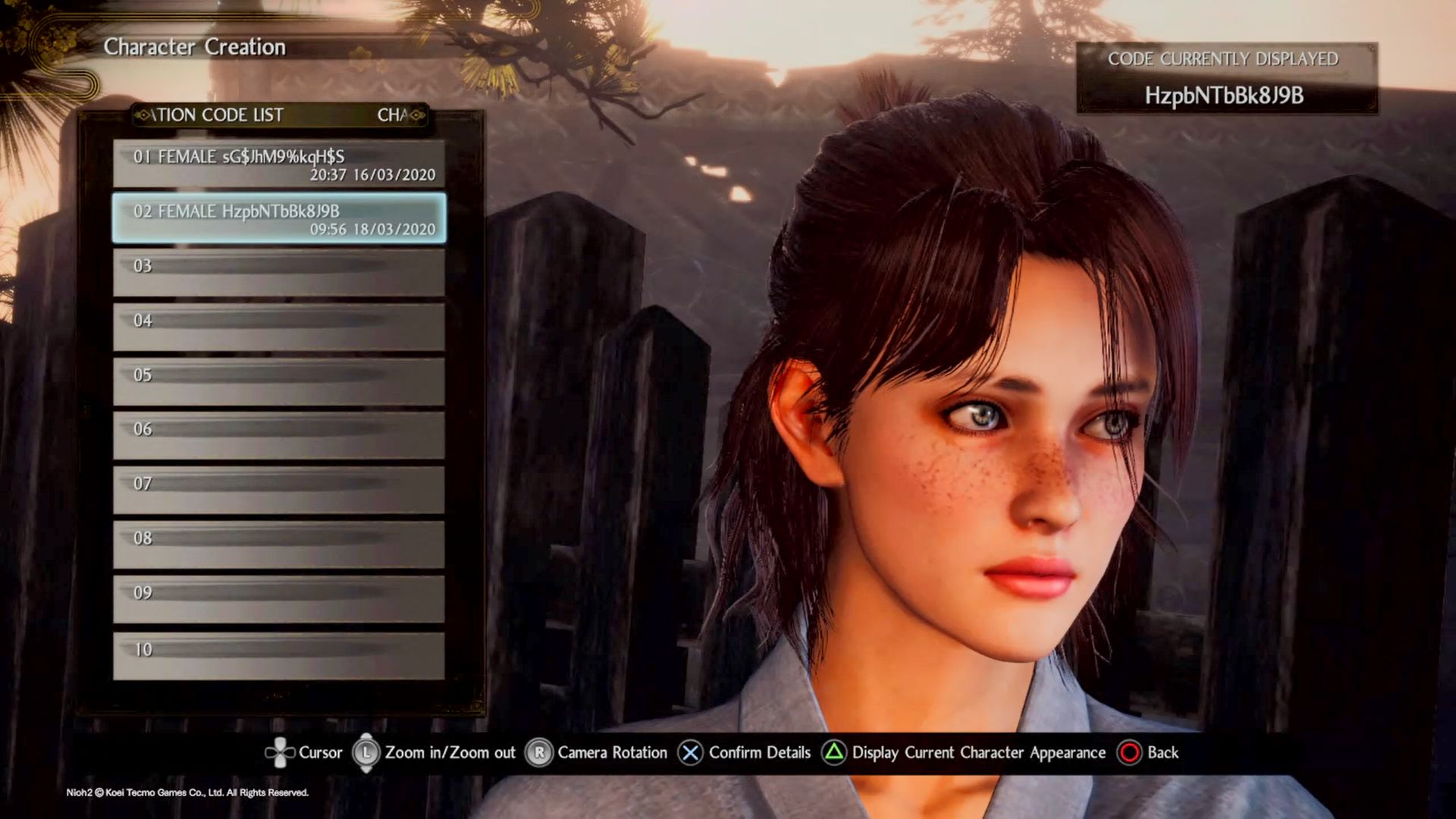Image resolution: width=1456 pixels, height=819 pixels.
Task: Select empty code slot 03
Action: tap(277, 273)
